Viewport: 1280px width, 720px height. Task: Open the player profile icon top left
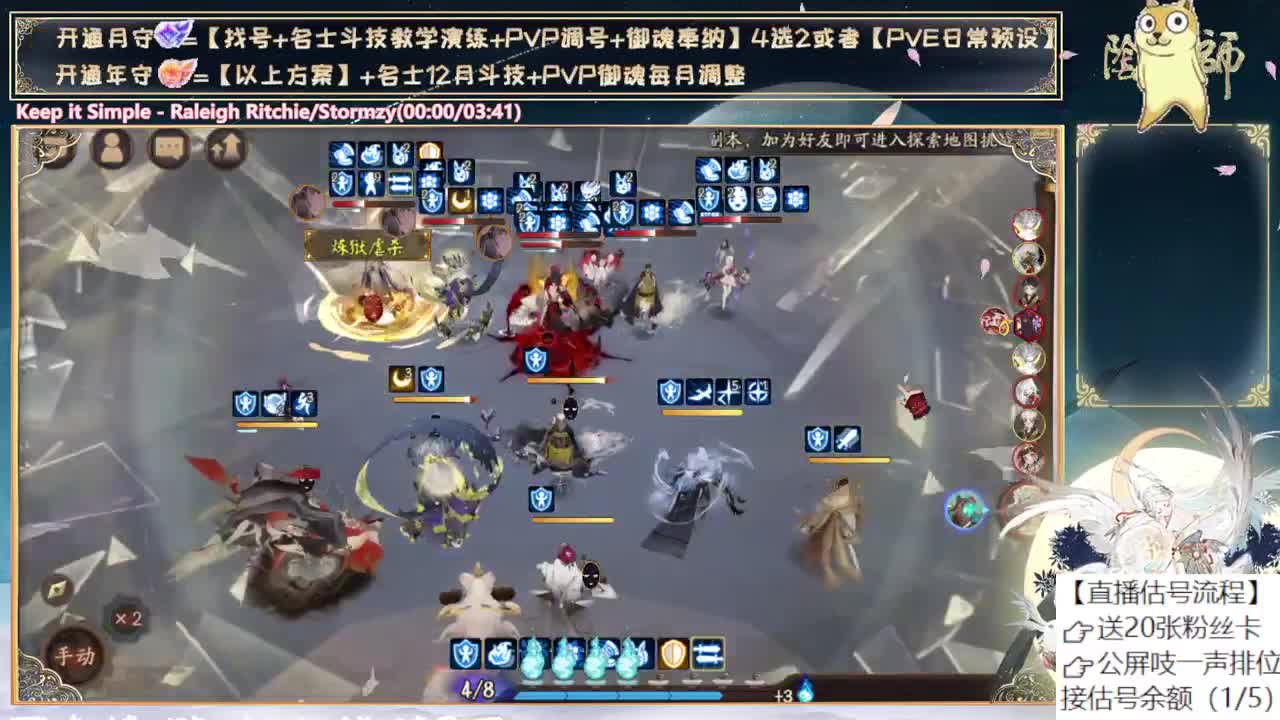[x=112, y=150]
